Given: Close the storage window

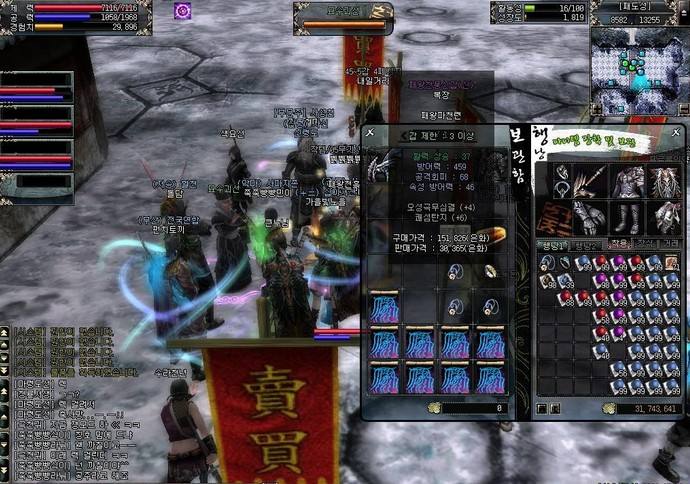Looking at the screenshot, I should click(x=369, y=132).
